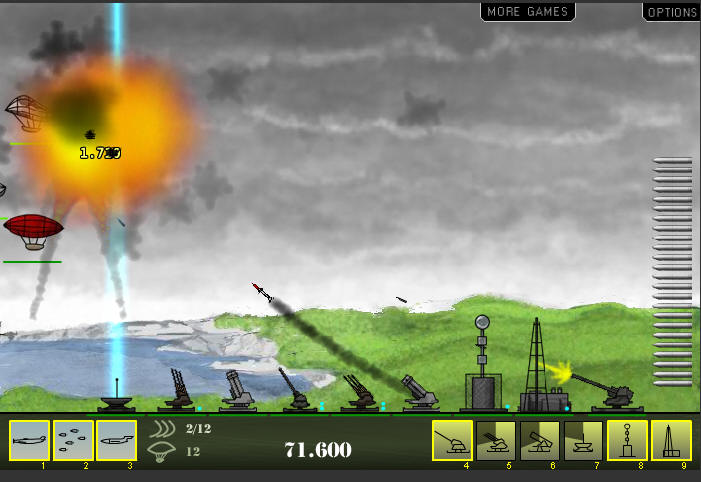701x482 pixels.
Task: Call the bomb cluster strike in slot 2
Action: (73, 440)
